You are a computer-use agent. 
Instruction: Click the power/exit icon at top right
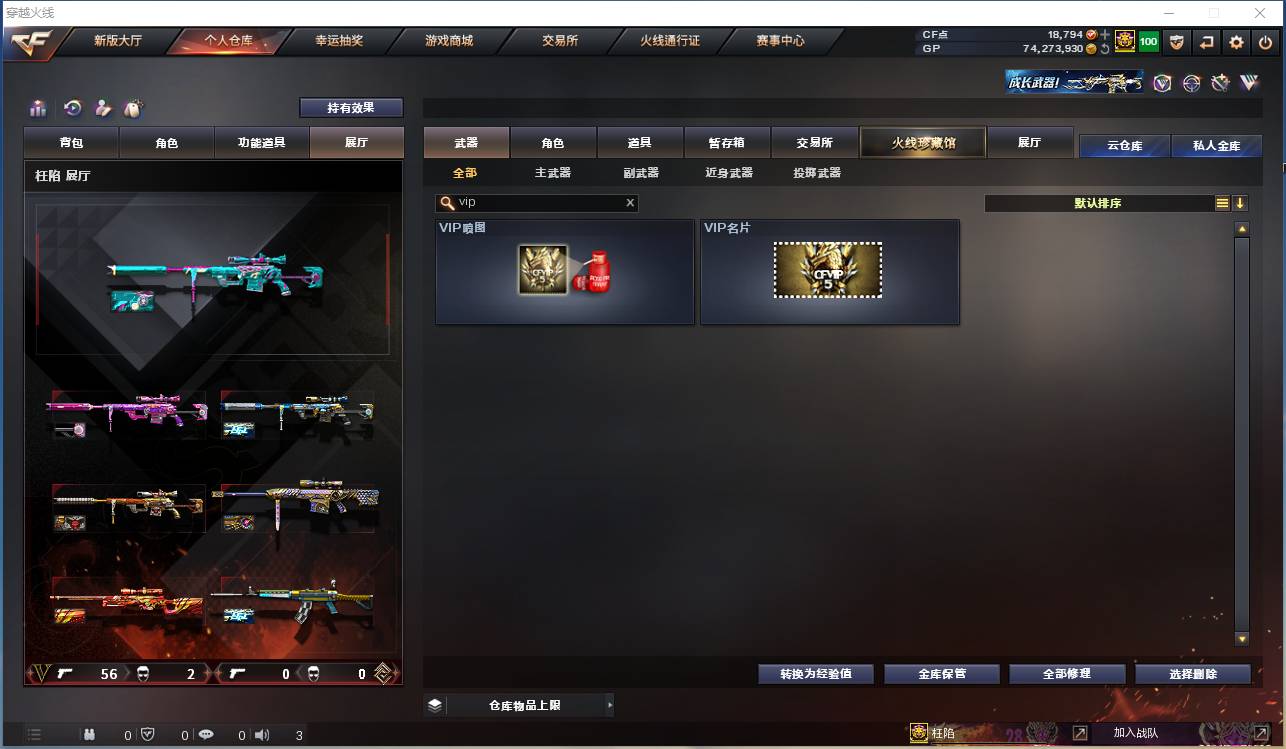1266,42
